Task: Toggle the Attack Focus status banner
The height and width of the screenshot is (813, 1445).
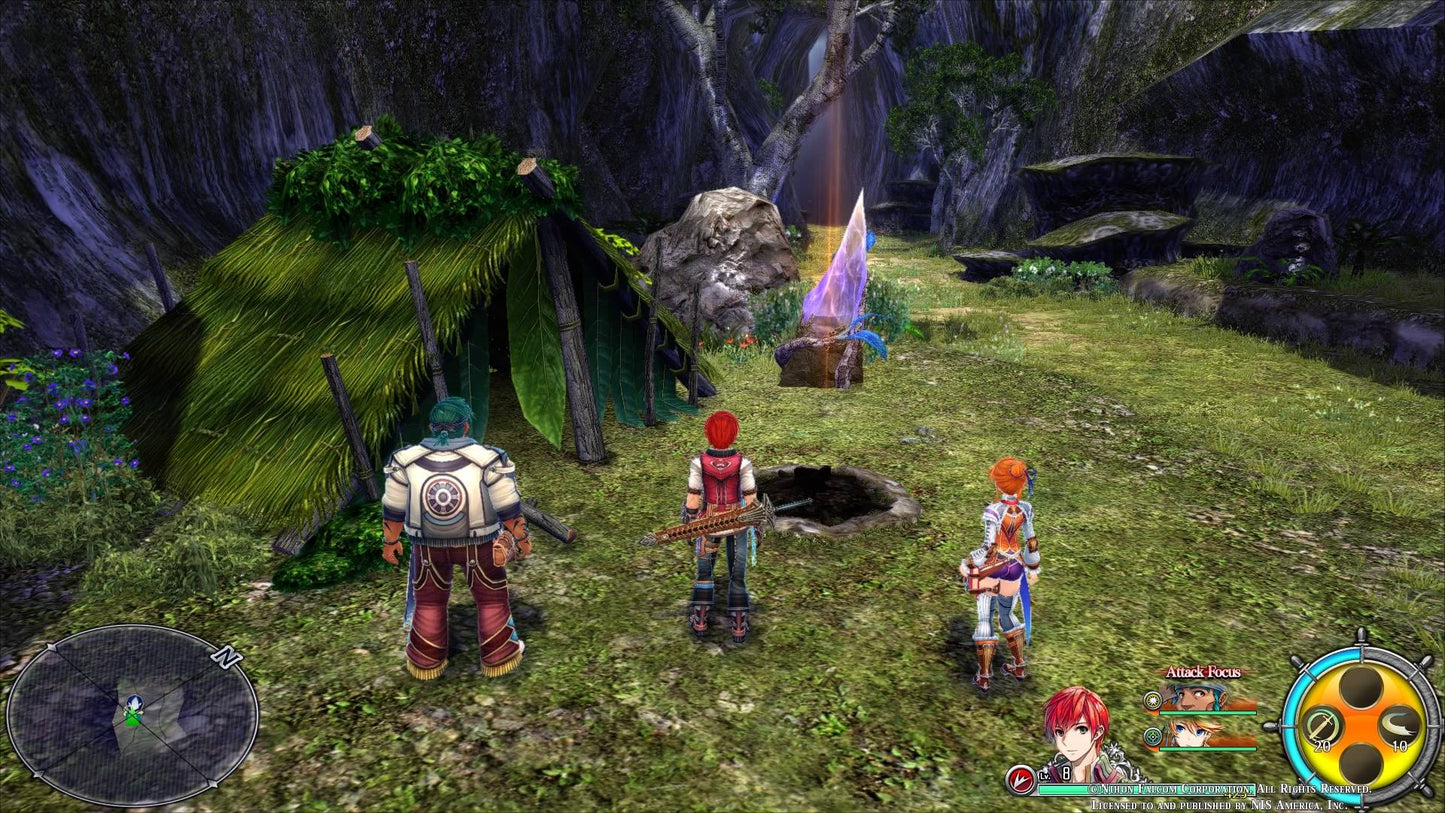Action: (x=1204, y=672)
